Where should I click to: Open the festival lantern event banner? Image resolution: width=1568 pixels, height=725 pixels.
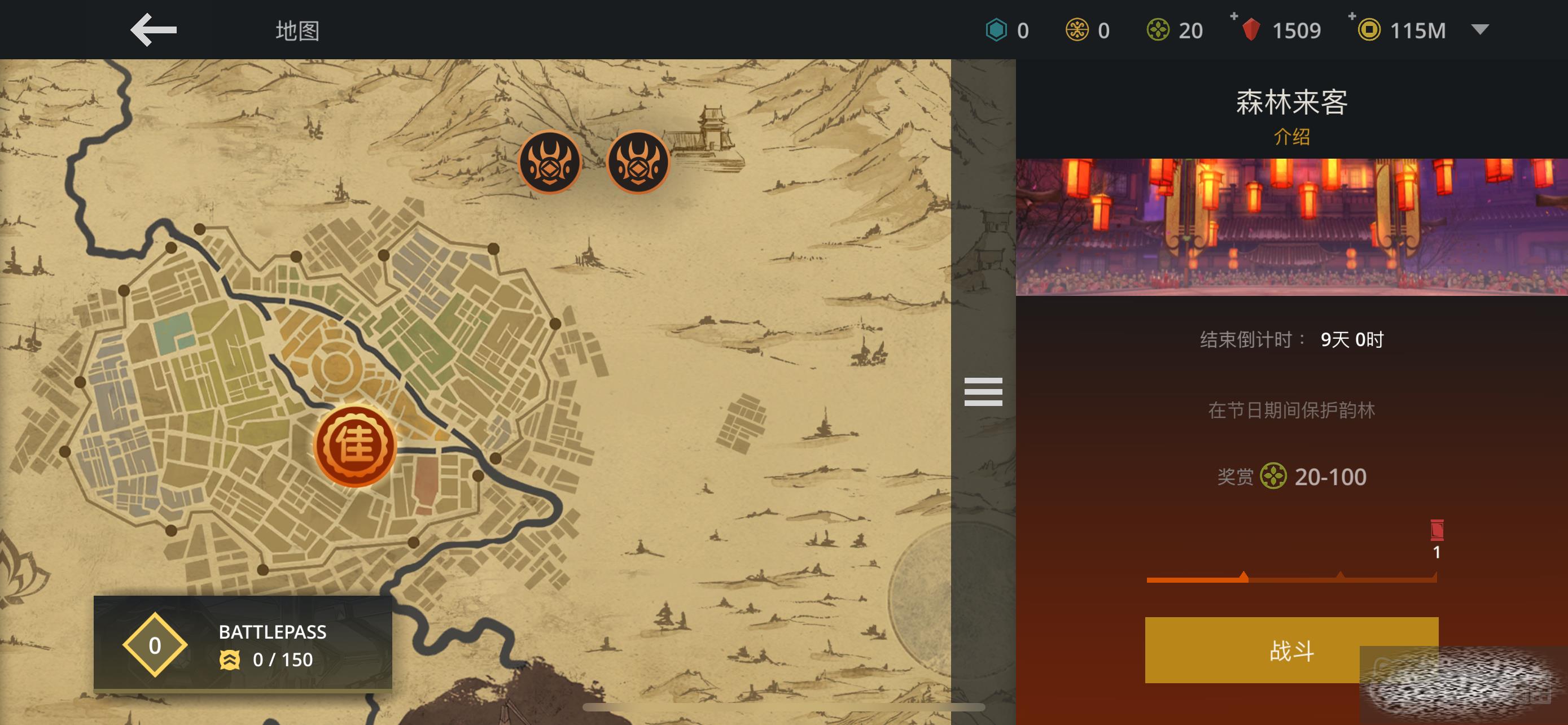click(1291, 227)
